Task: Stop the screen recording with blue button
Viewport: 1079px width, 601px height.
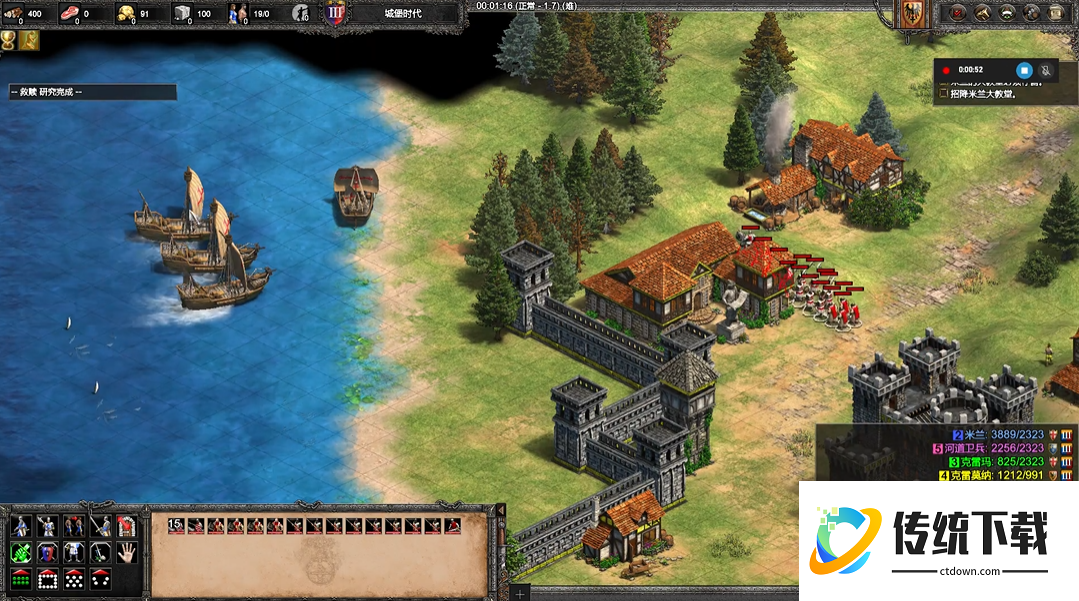Action: (x=1023, y=70)
